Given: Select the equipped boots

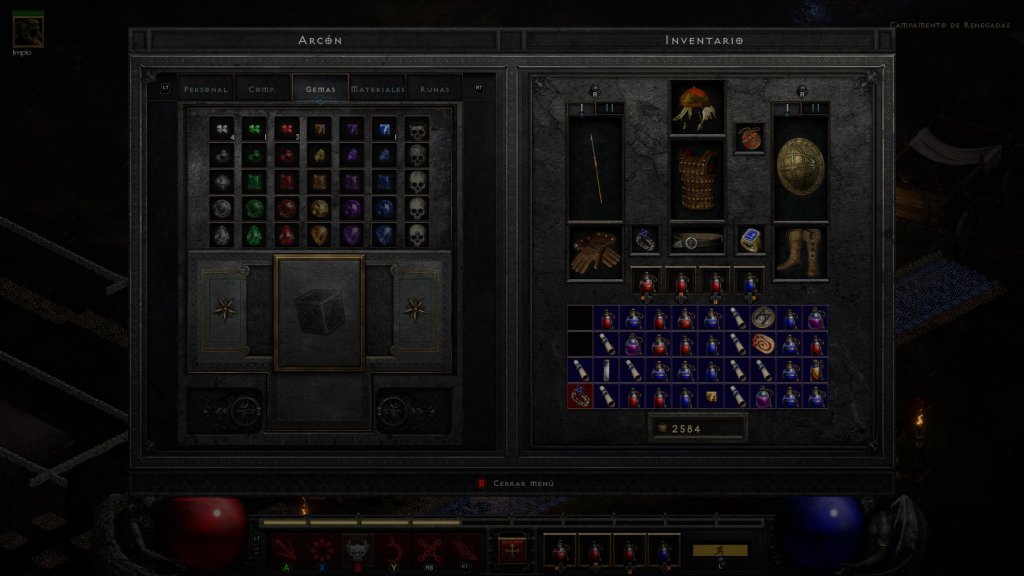Looking at the screenshot, I should [801, 252].
